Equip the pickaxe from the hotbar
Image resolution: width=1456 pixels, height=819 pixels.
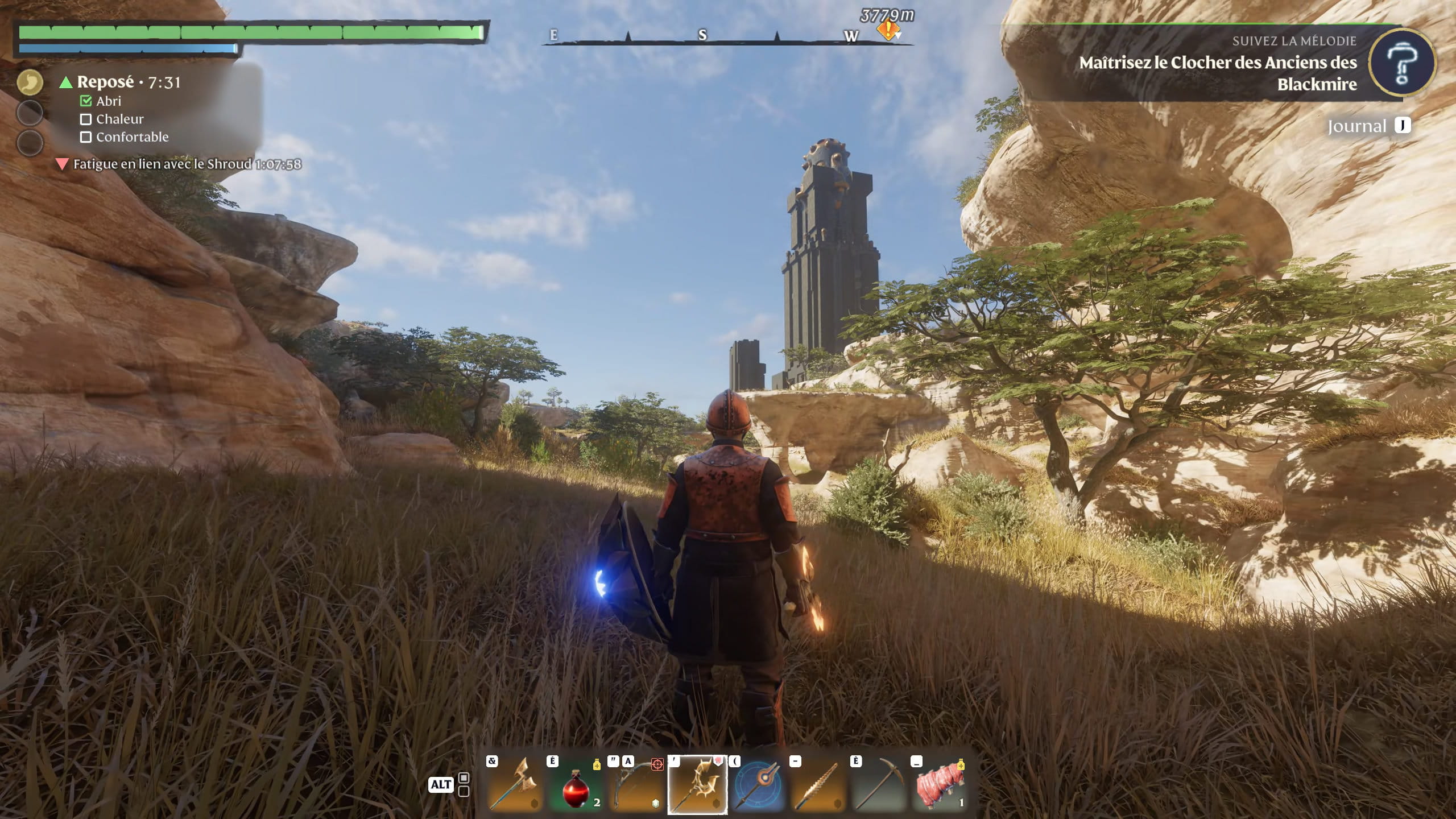point(879,784)
